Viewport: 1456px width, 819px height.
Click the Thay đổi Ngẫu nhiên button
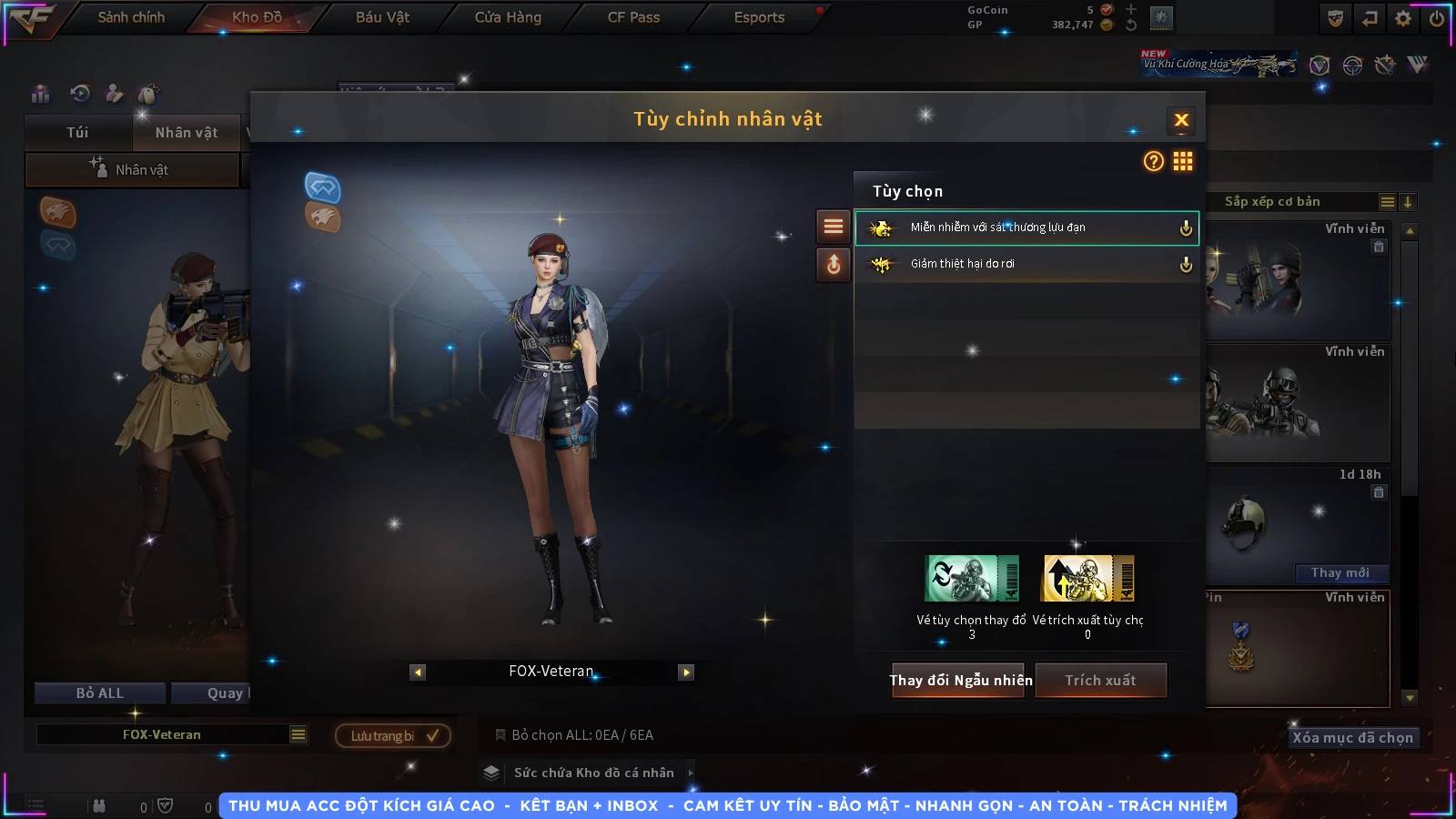(961, 681)
